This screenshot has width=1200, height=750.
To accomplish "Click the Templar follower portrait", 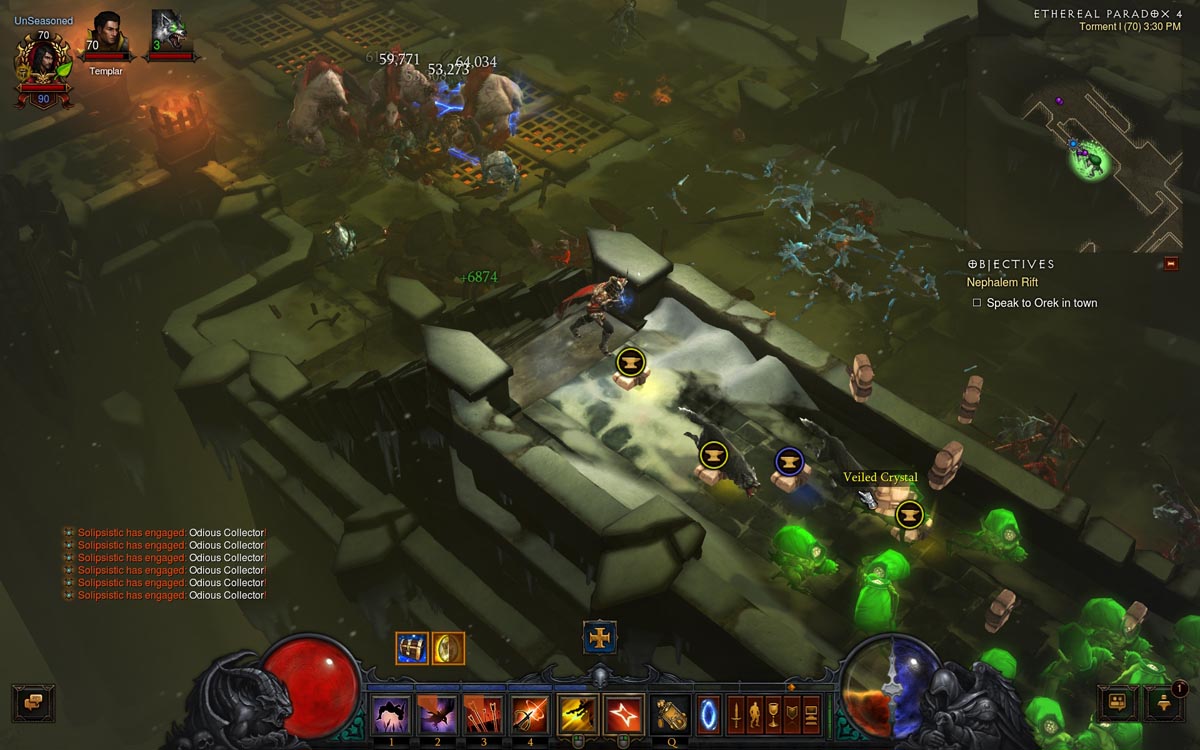I will [105, 36].
